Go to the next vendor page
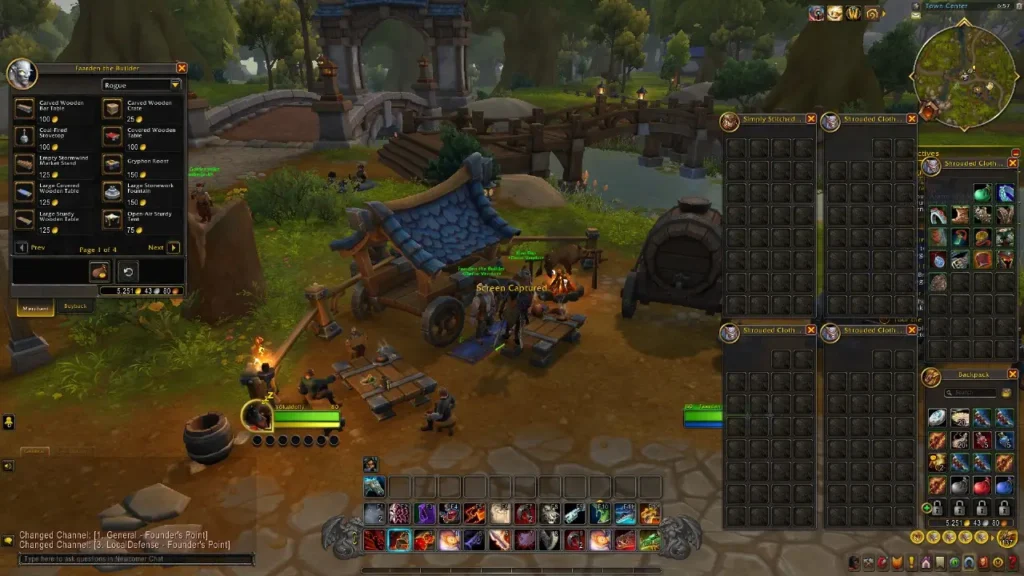 point(173,247)
